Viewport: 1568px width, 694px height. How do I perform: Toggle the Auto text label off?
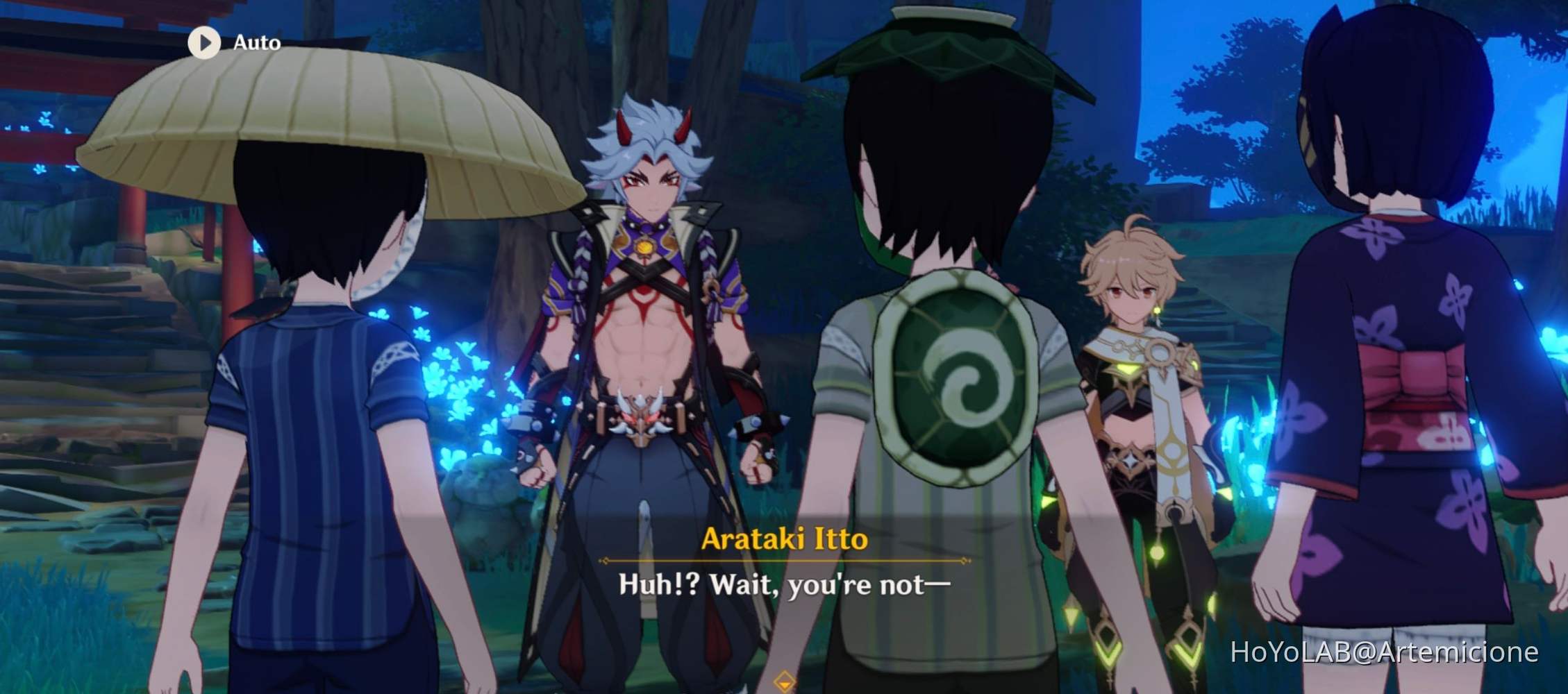257,43
